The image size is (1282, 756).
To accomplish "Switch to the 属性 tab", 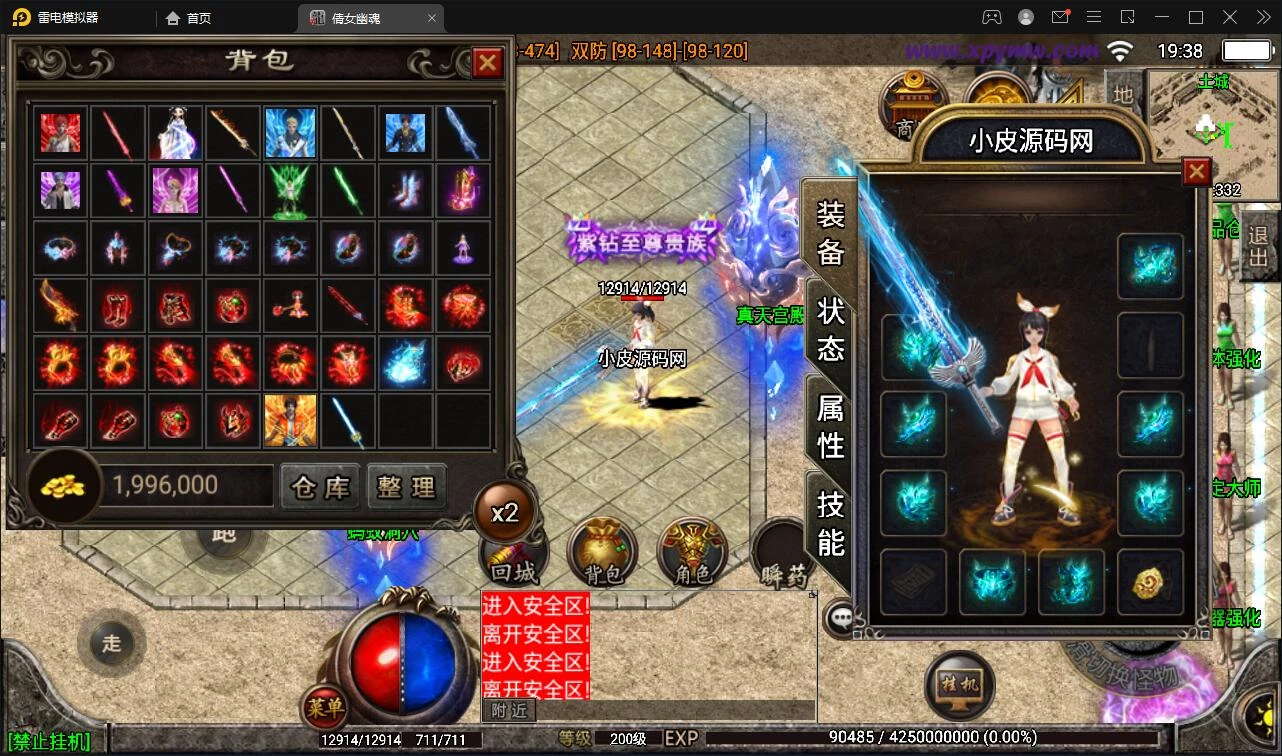I will pyautogui.click(x=831, y=426).
